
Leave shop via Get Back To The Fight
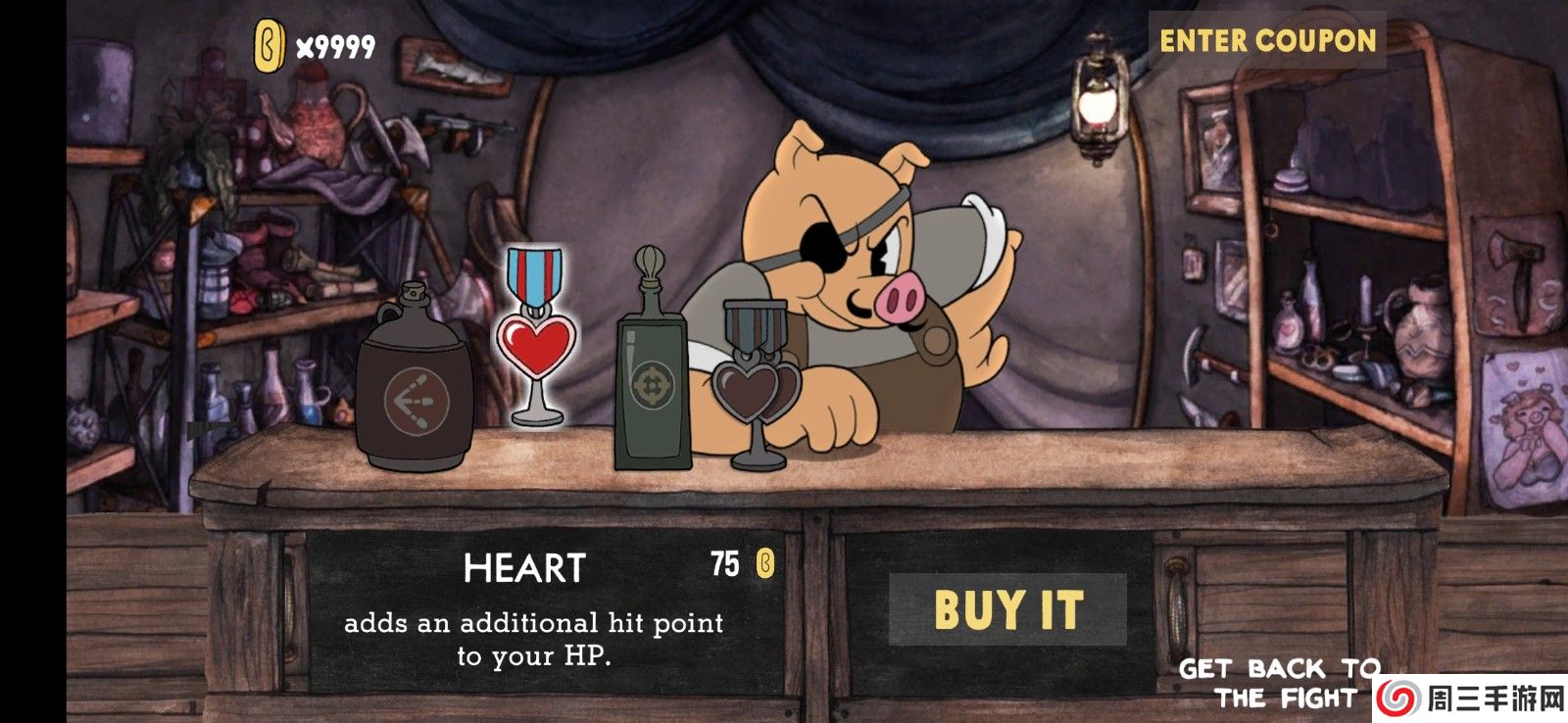pos(1279,683)
